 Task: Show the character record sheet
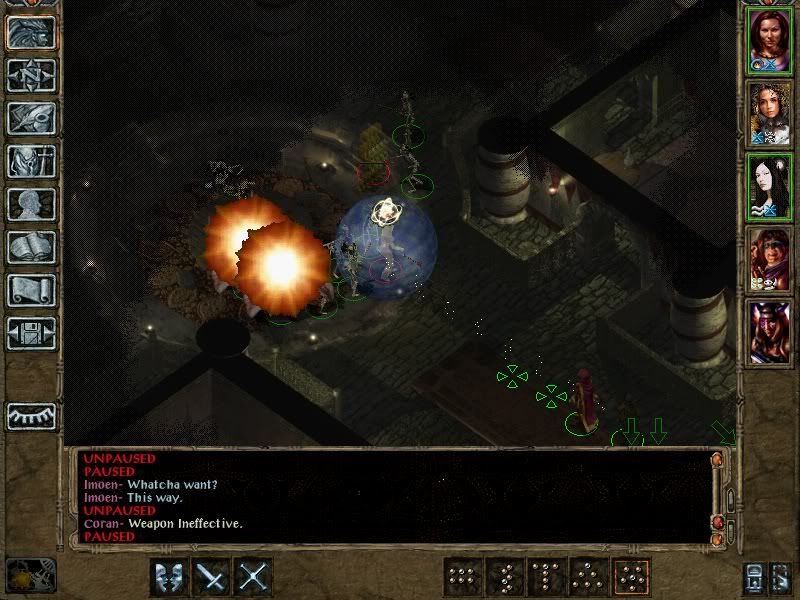31,204
